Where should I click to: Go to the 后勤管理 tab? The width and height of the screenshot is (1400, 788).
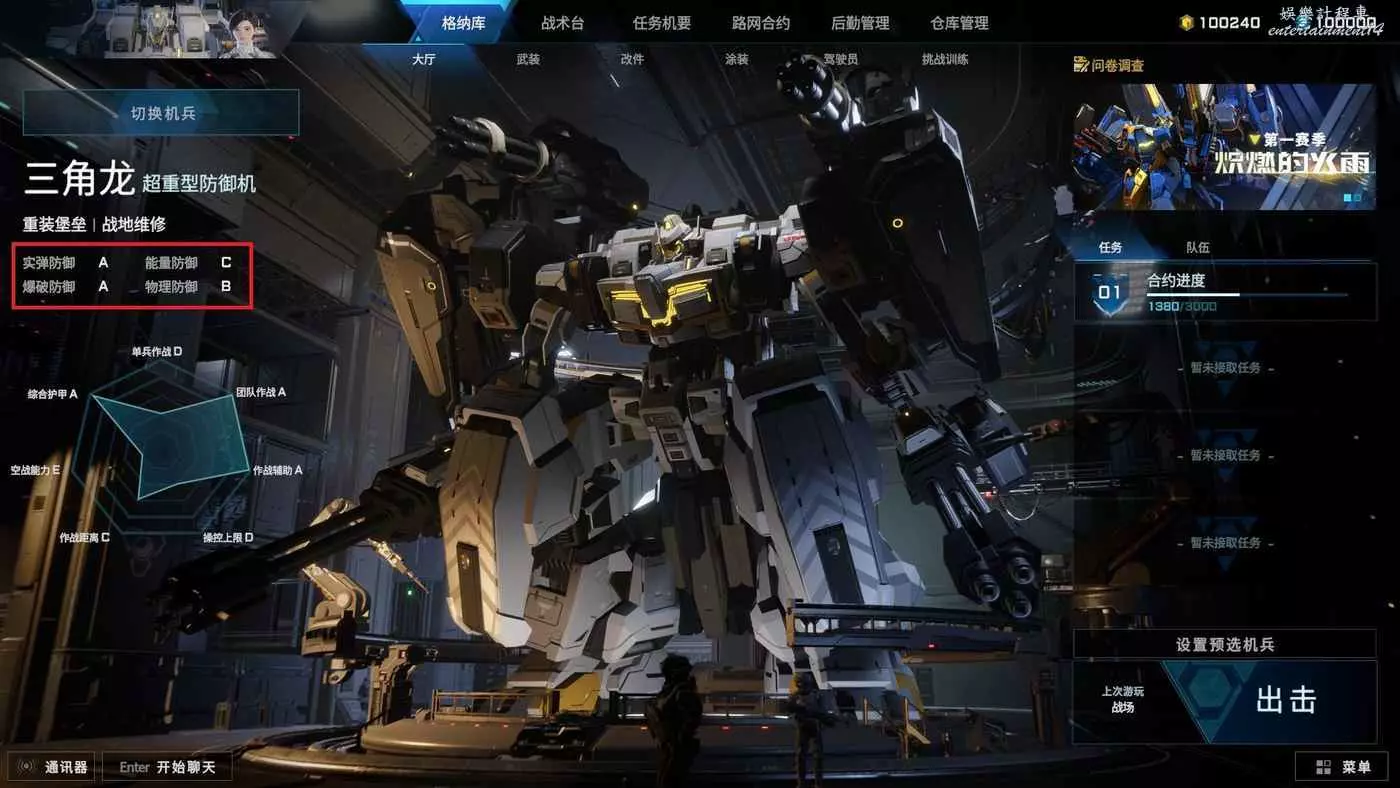tap(860, 23)
